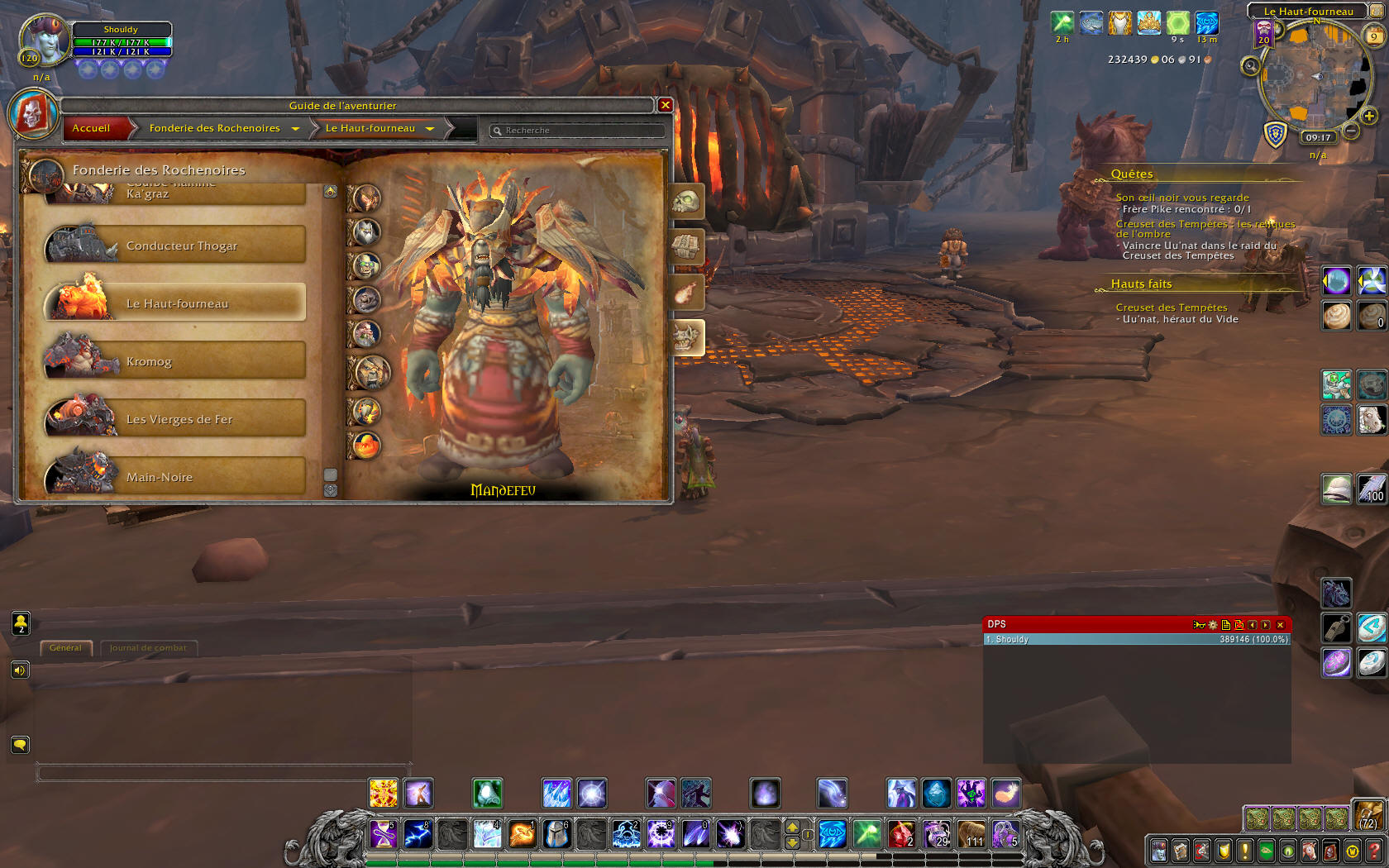1389x868 pixels.
Task: Open the Fonderie des Rochenoires dropdown
Action: [295, 129]
